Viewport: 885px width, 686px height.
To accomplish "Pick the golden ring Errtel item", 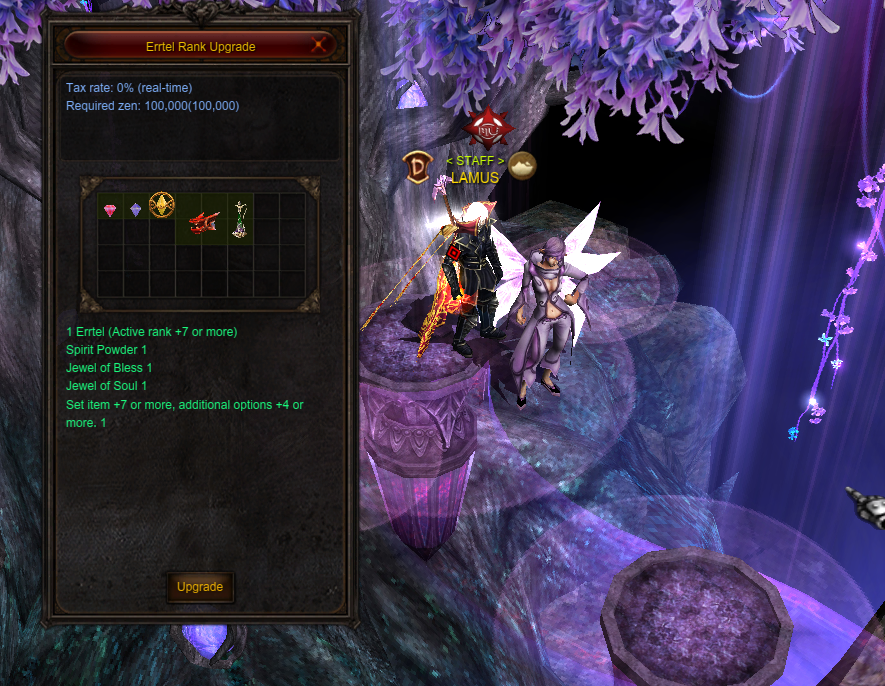I will [161, 206].
